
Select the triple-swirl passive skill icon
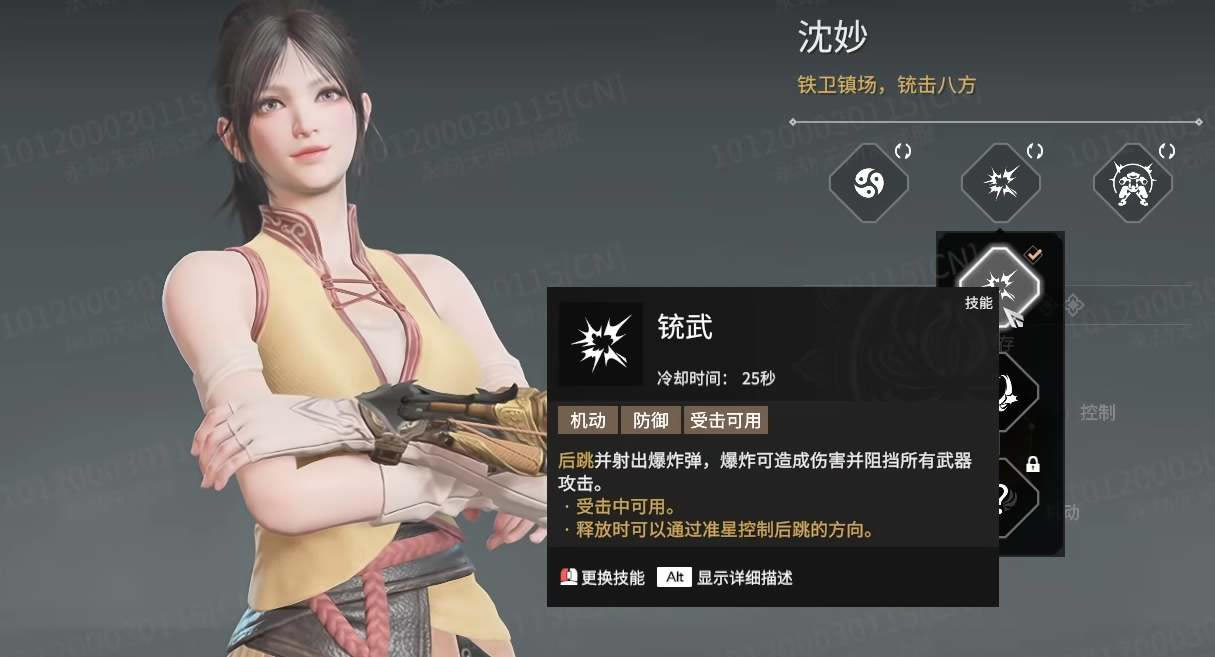(868, 184)
